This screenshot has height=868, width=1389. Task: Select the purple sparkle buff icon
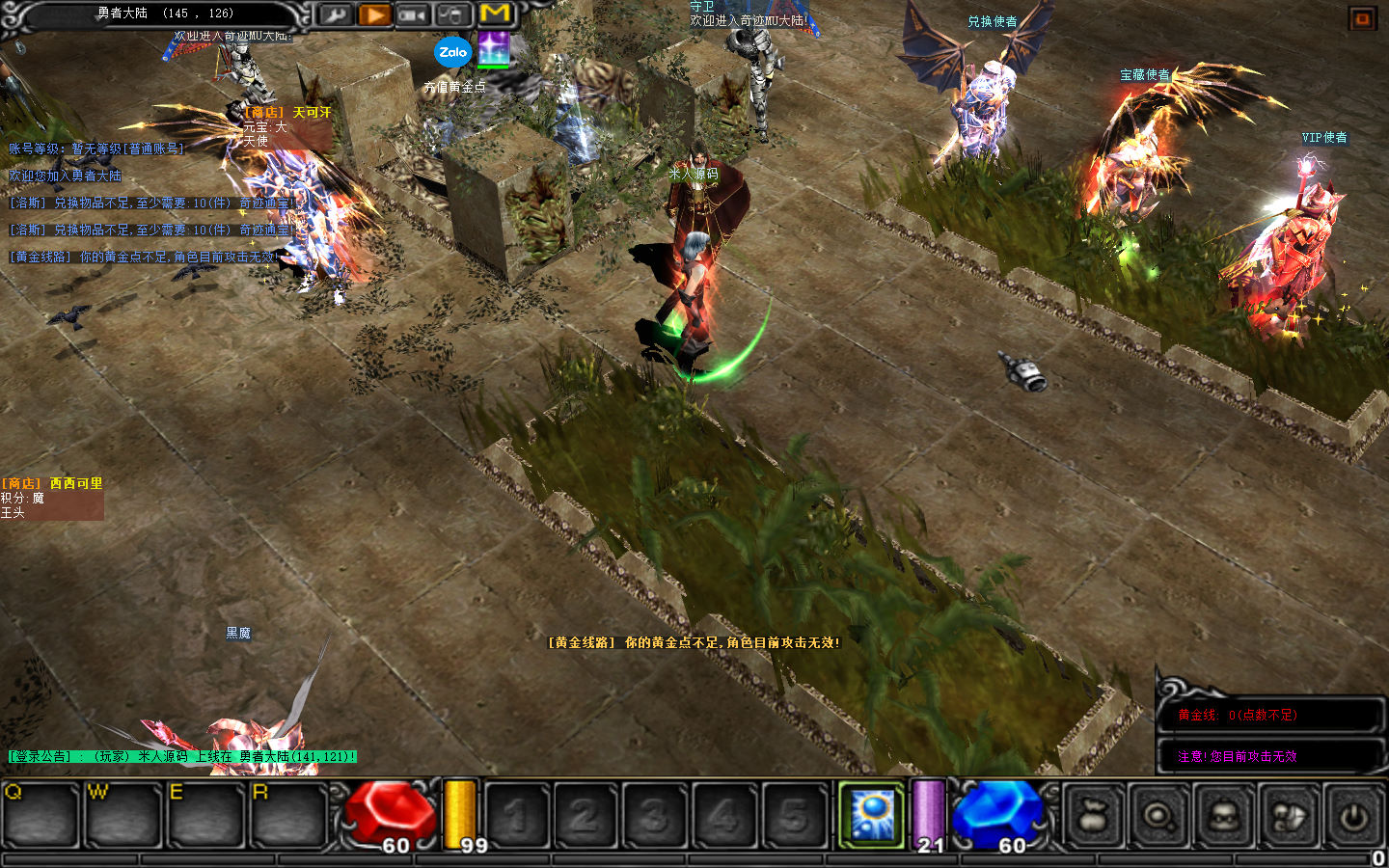point(494,48)
